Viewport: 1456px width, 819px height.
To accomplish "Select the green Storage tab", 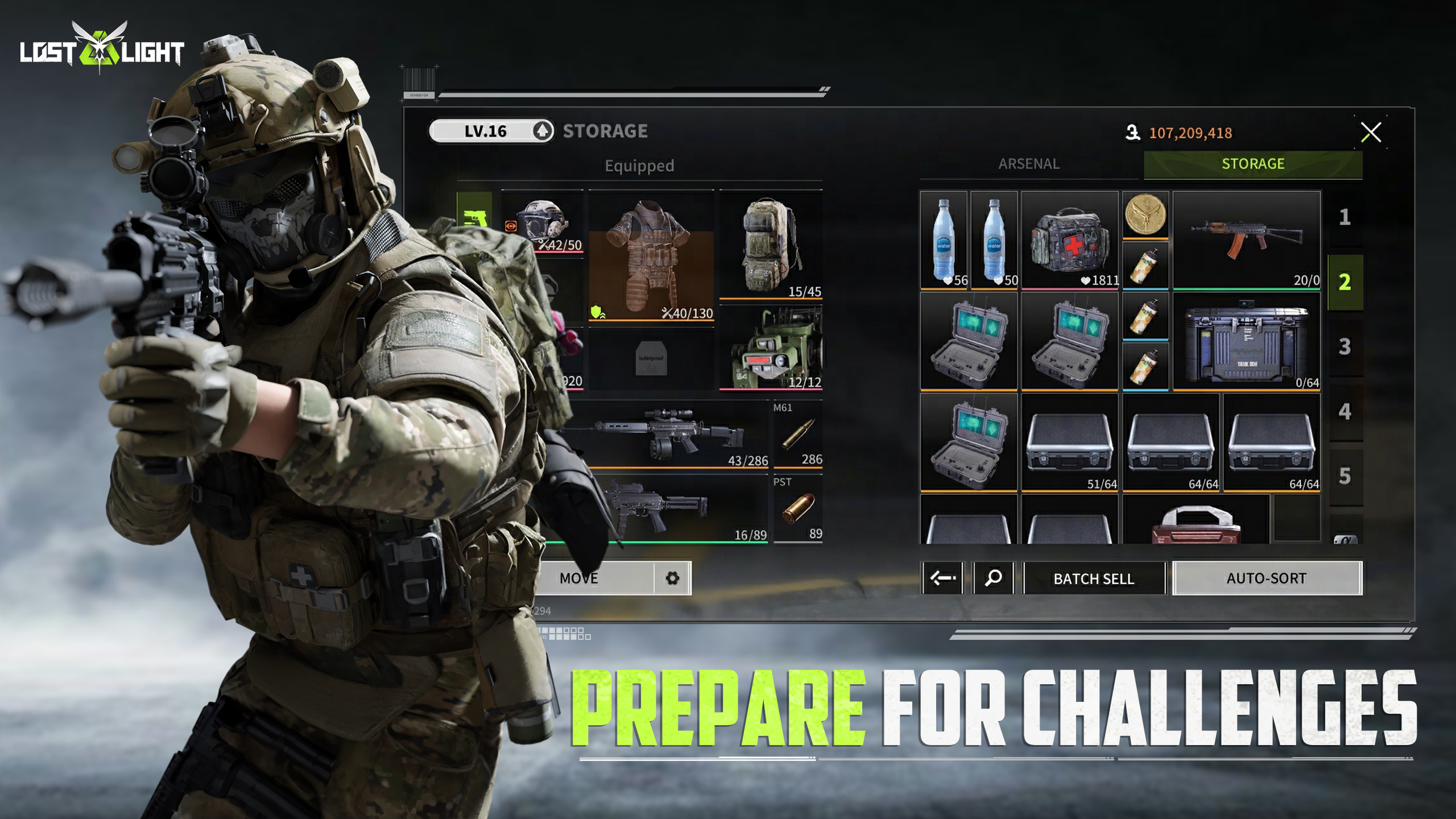I will (x=1252, y=164).
